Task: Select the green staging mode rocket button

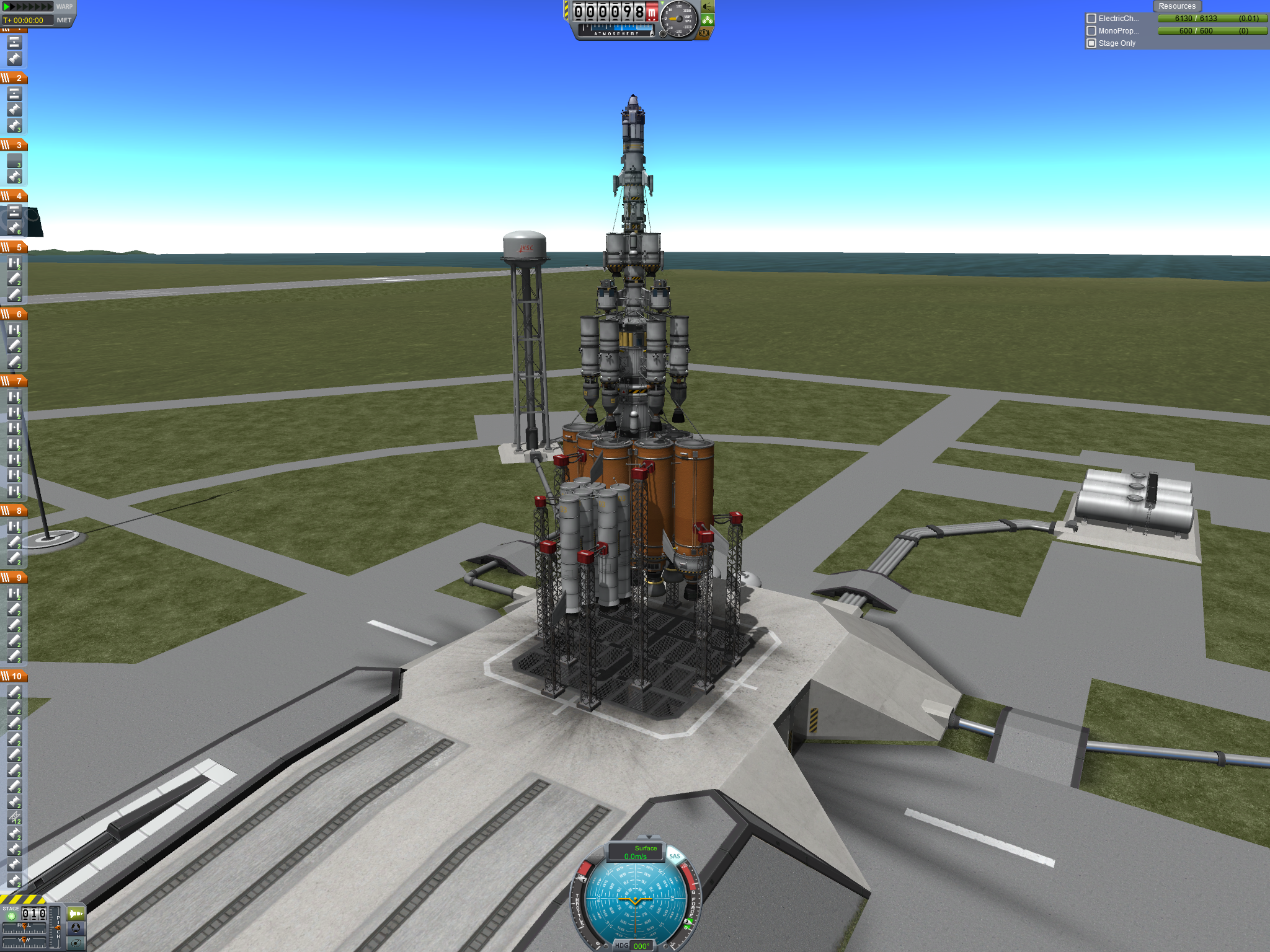Action: (x=76, y=914)
